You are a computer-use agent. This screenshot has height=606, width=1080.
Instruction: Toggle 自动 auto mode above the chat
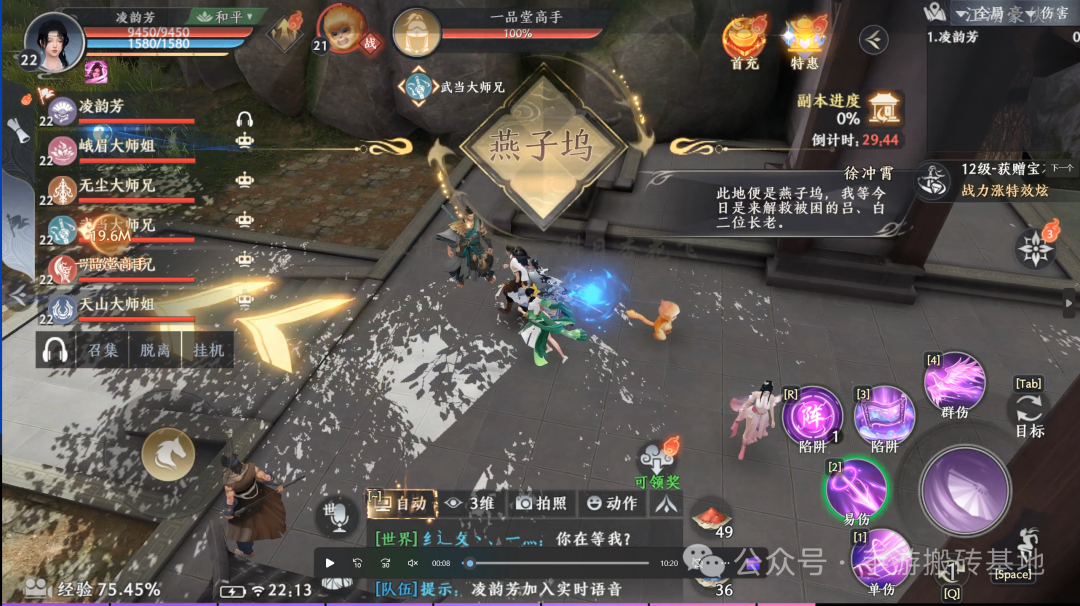point(402,504)
